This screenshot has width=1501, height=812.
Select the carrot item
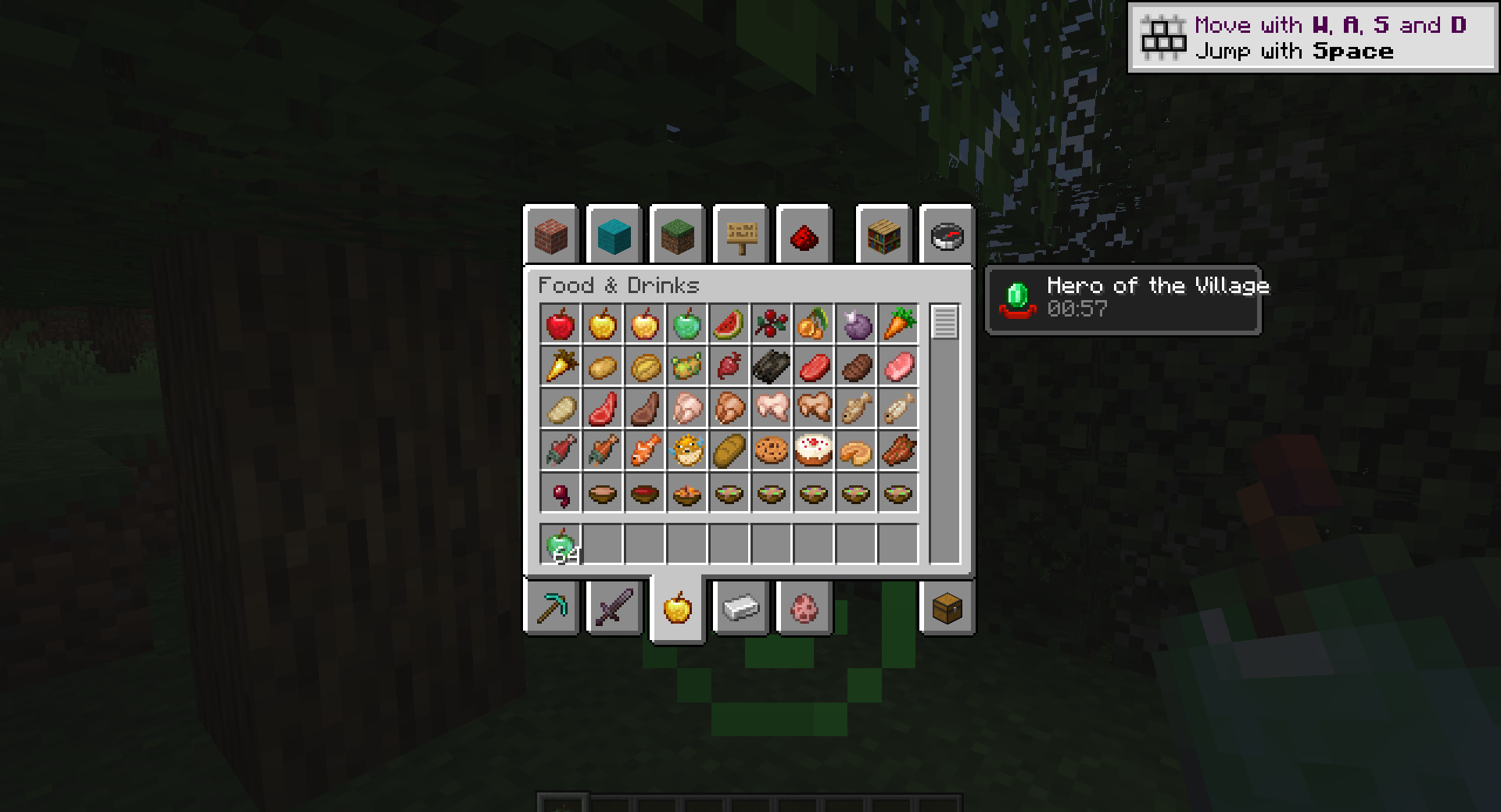[x=897, y=325]
